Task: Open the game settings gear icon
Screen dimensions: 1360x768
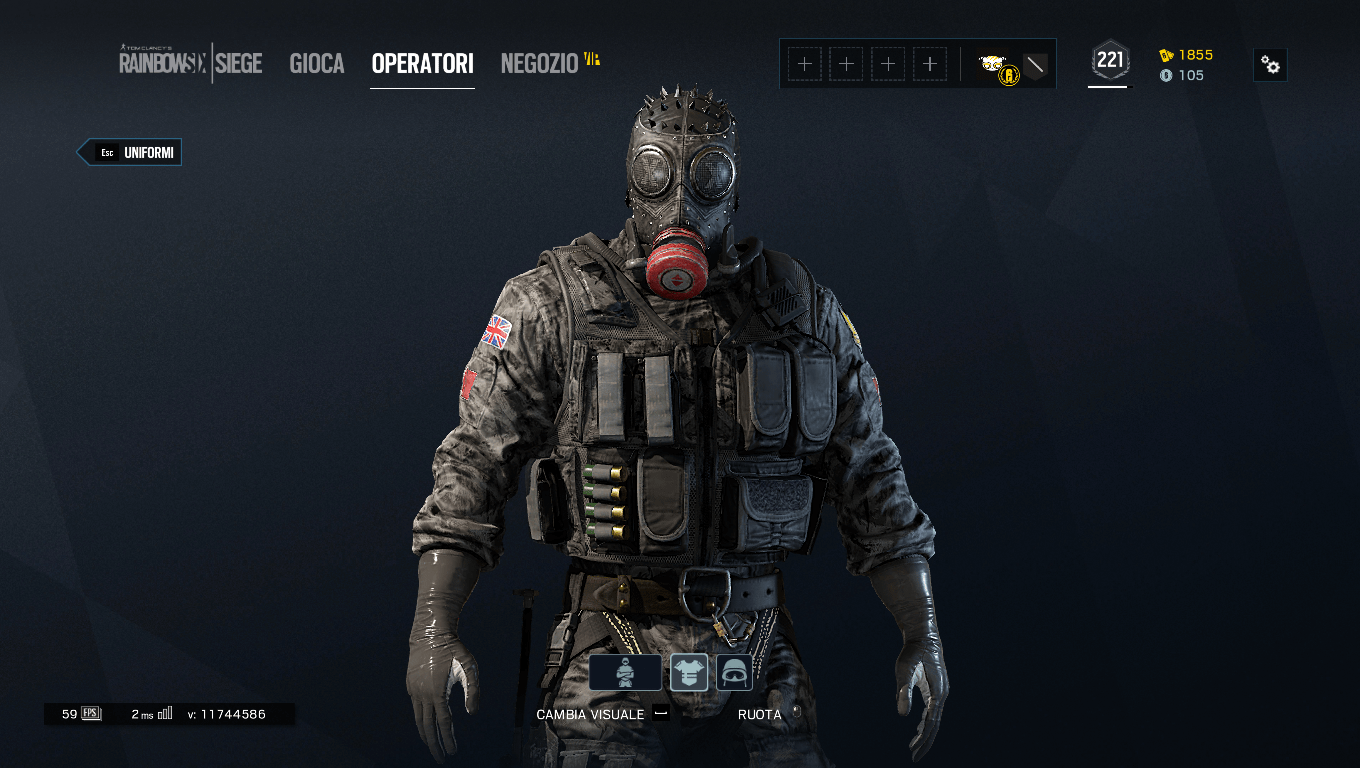Action: click(x=1269, y=64)
